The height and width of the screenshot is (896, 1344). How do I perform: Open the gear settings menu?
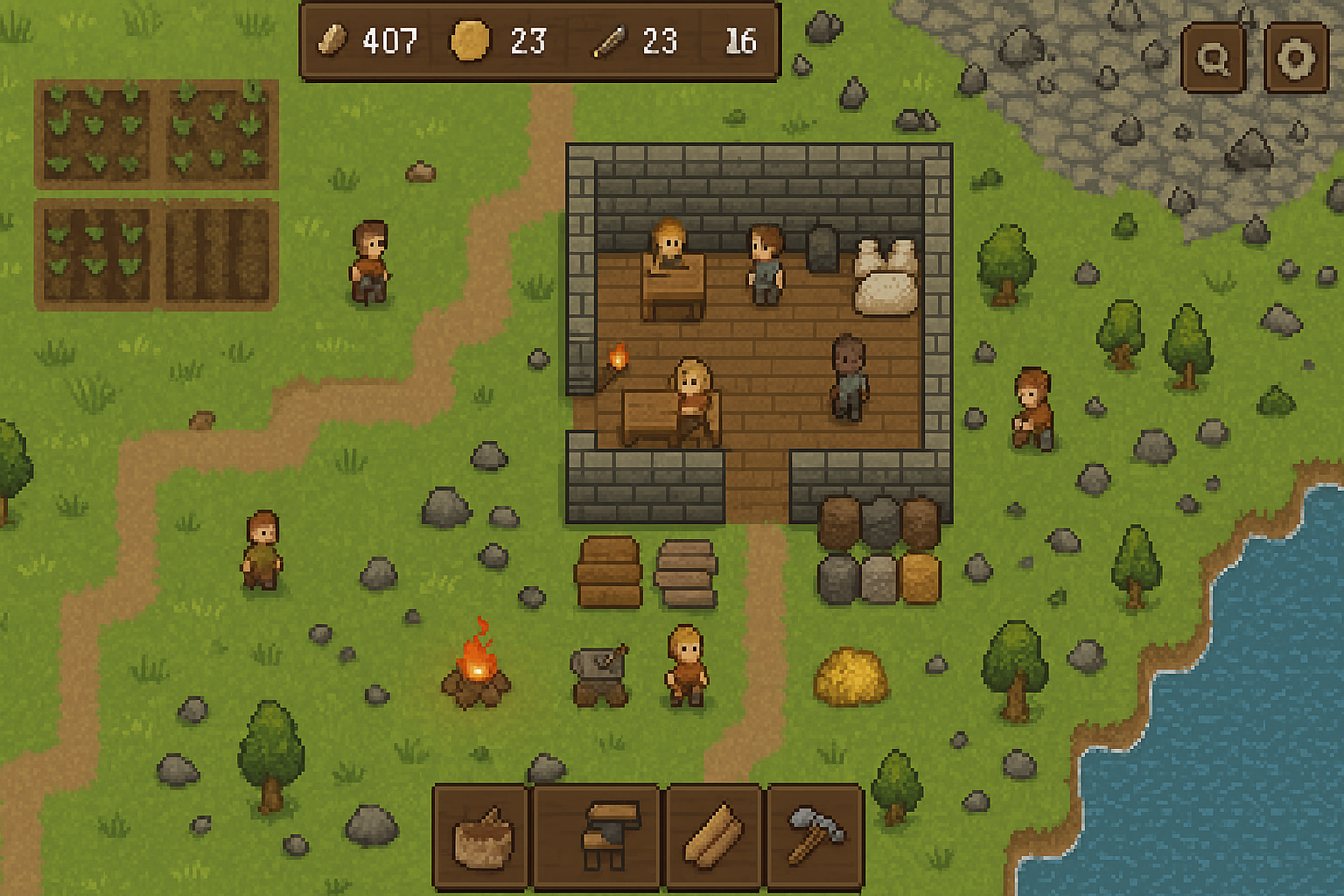click(x=1295, y=59)
